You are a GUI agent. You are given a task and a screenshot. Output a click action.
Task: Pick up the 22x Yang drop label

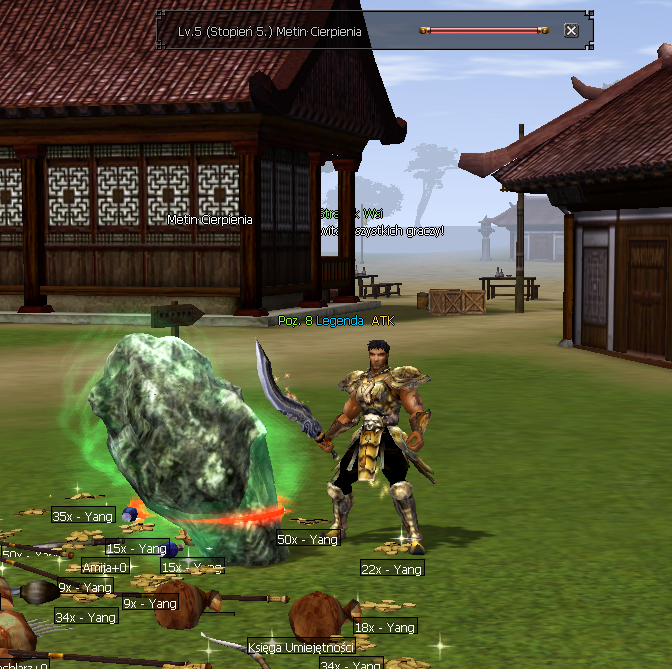(392, 569)
